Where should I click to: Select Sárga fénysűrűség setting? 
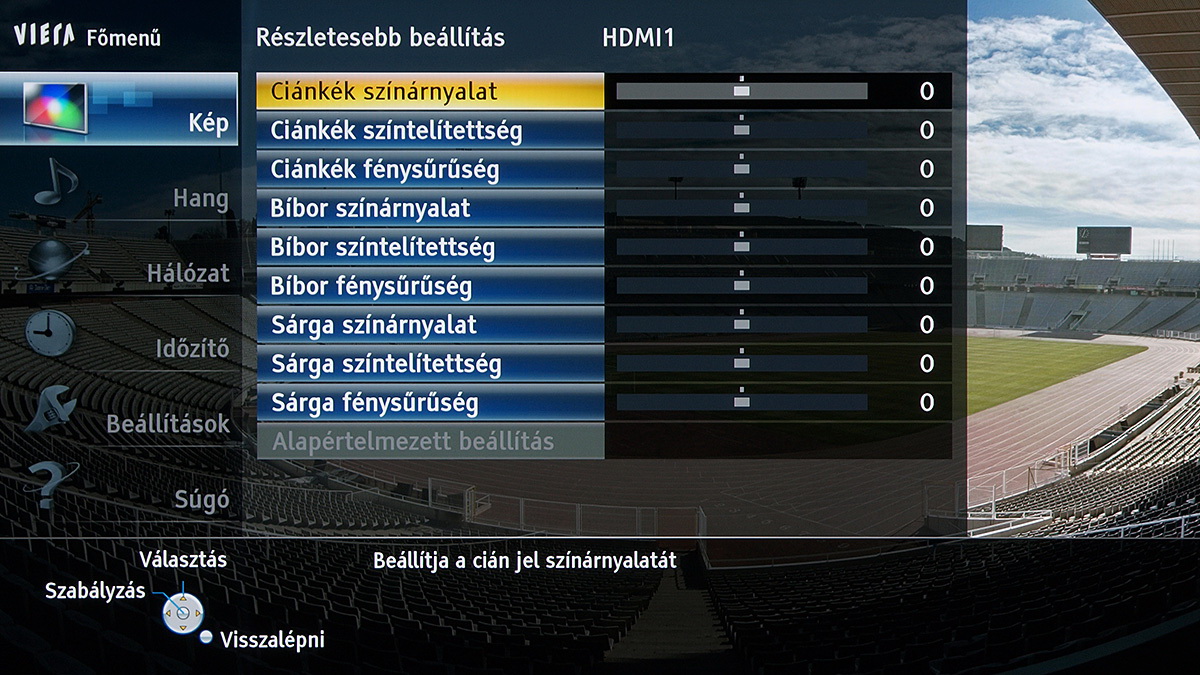[430, 403]
